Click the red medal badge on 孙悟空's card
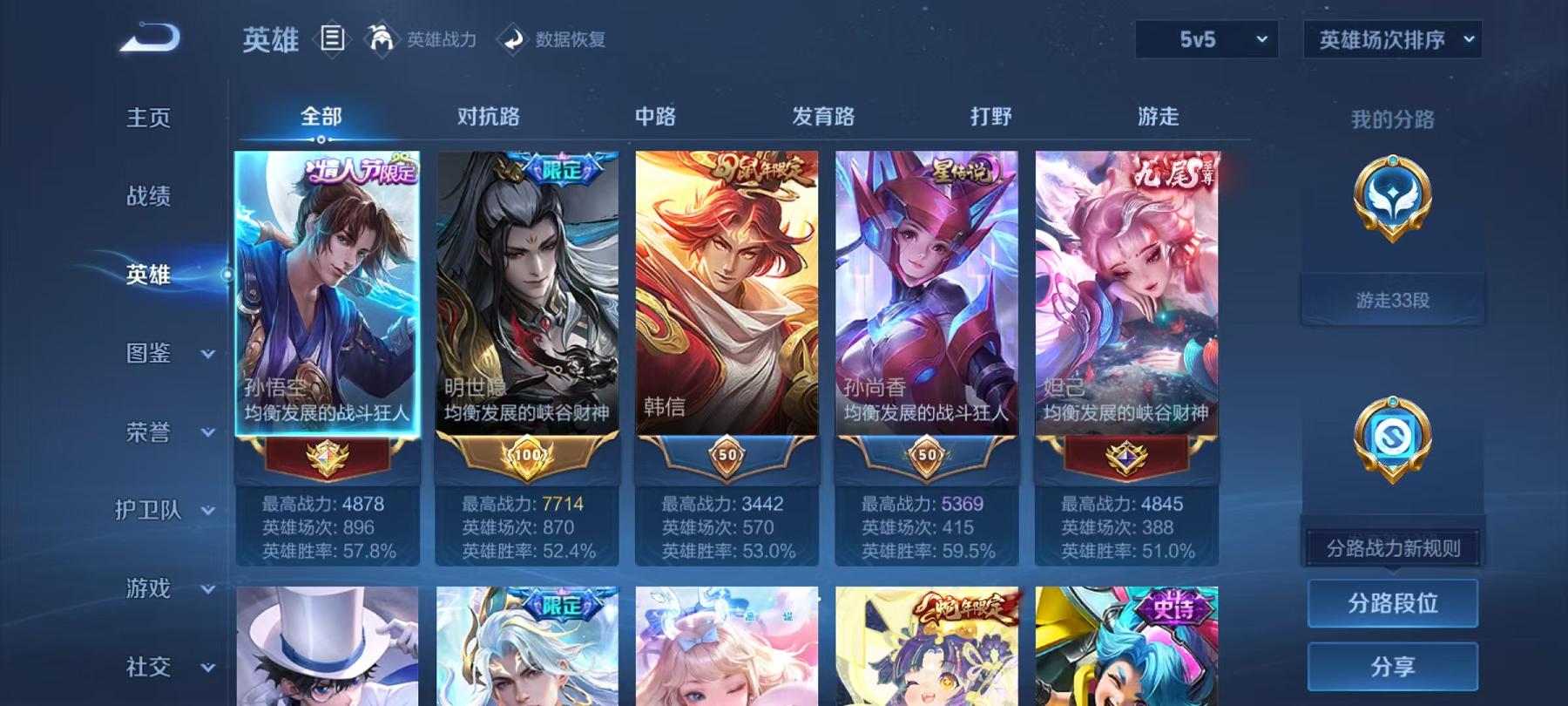The image size is (1568, 706). tap(326, 456)
